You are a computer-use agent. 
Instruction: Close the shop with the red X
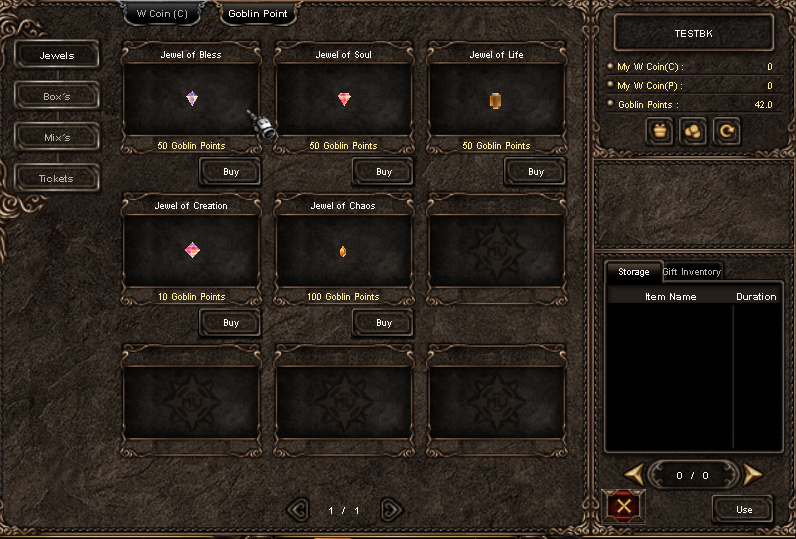point(625,507)
